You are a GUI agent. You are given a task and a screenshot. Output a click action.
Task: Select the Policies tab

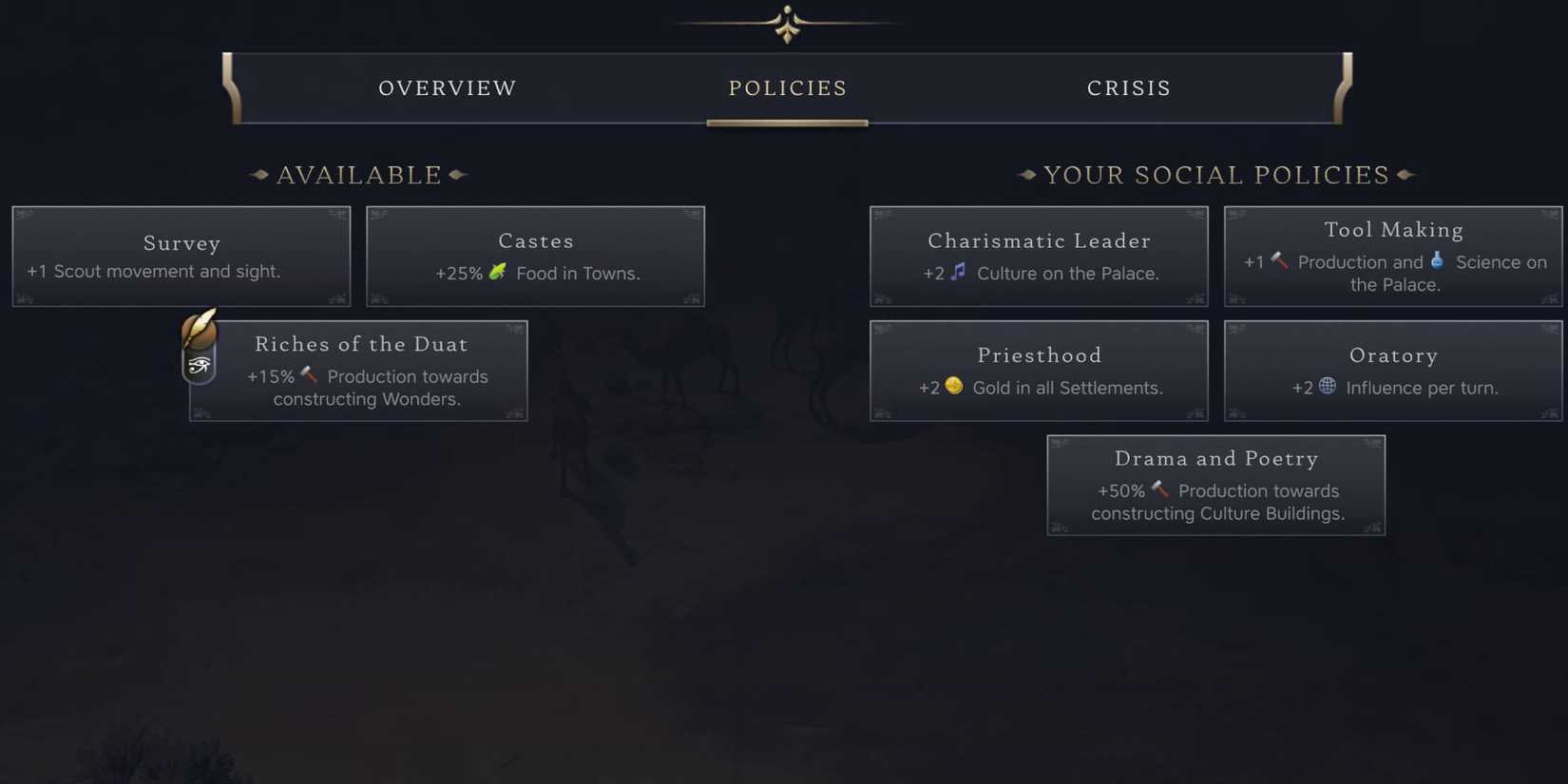[x=788, y=87]
